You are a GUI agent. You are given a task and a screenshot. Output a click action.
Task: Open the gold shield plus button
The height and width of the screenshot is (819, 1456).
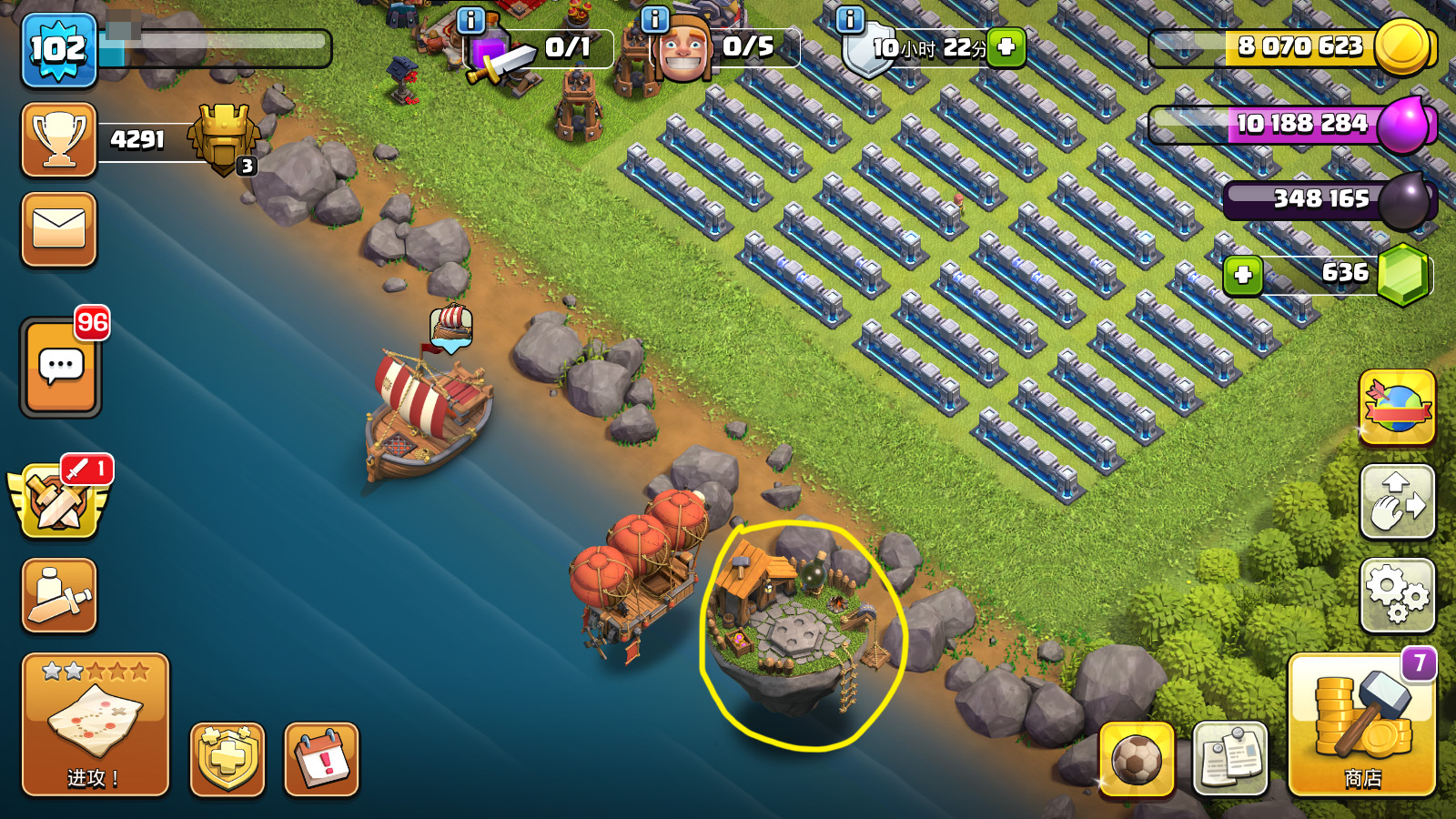pyautogui.click(x=227, y=759)
